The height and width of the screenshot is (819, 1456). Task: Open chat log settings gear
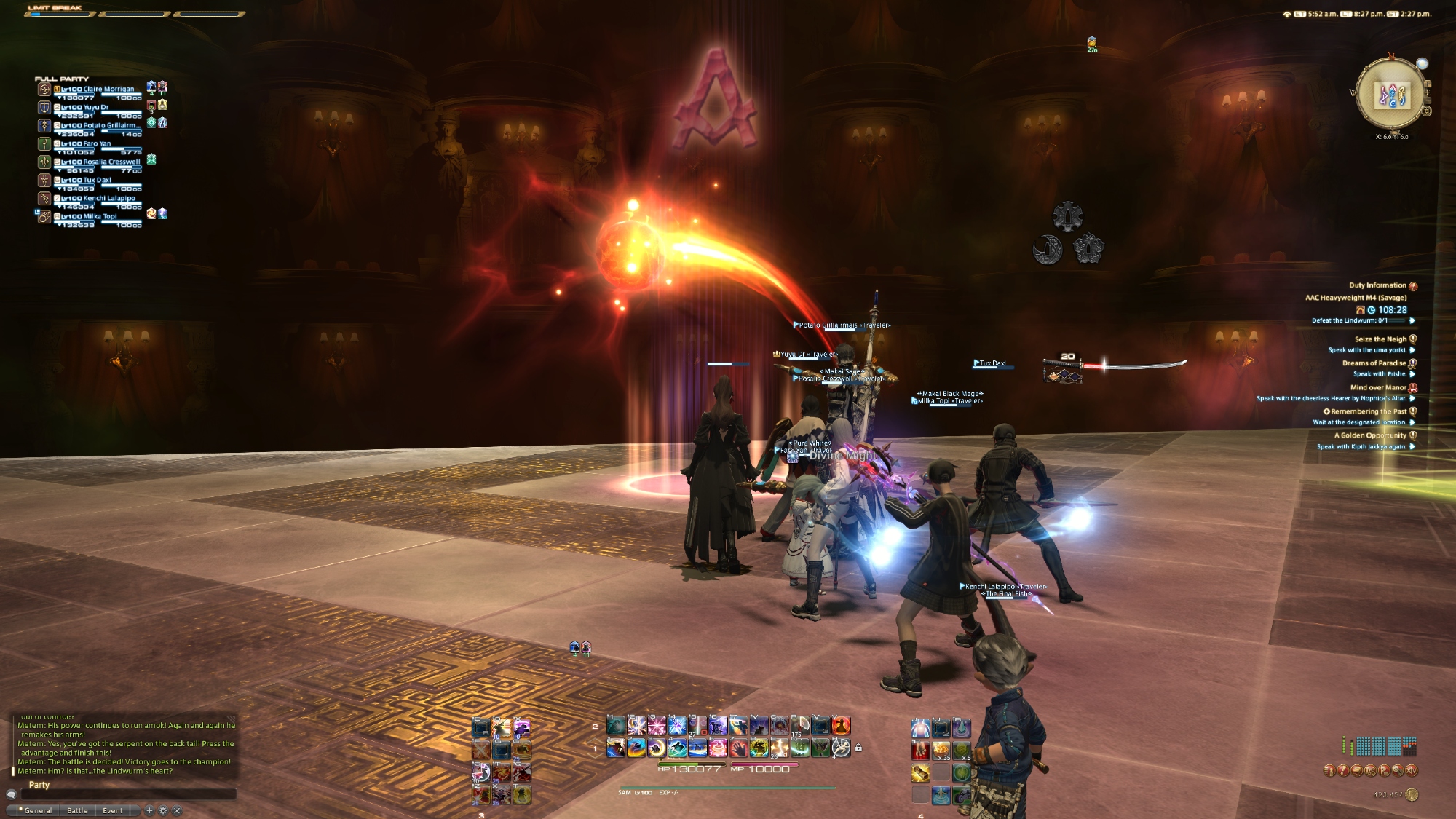[163, 810]
